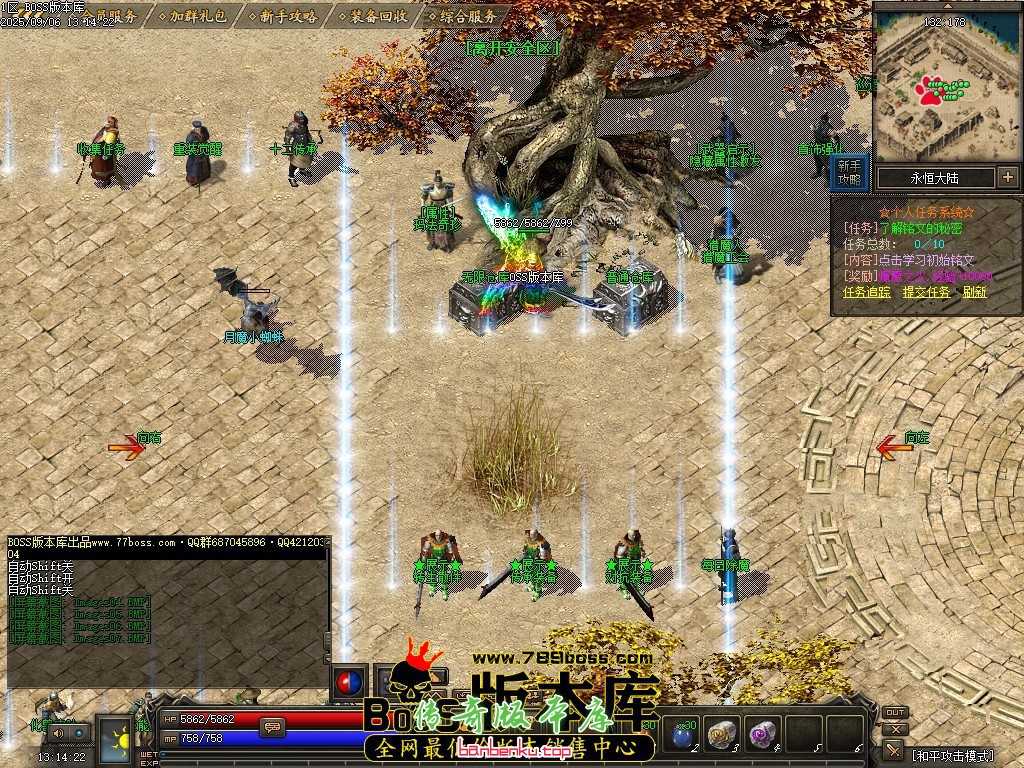
Task: Click the 离开安全区 label at the top
Action: (512, 47)
